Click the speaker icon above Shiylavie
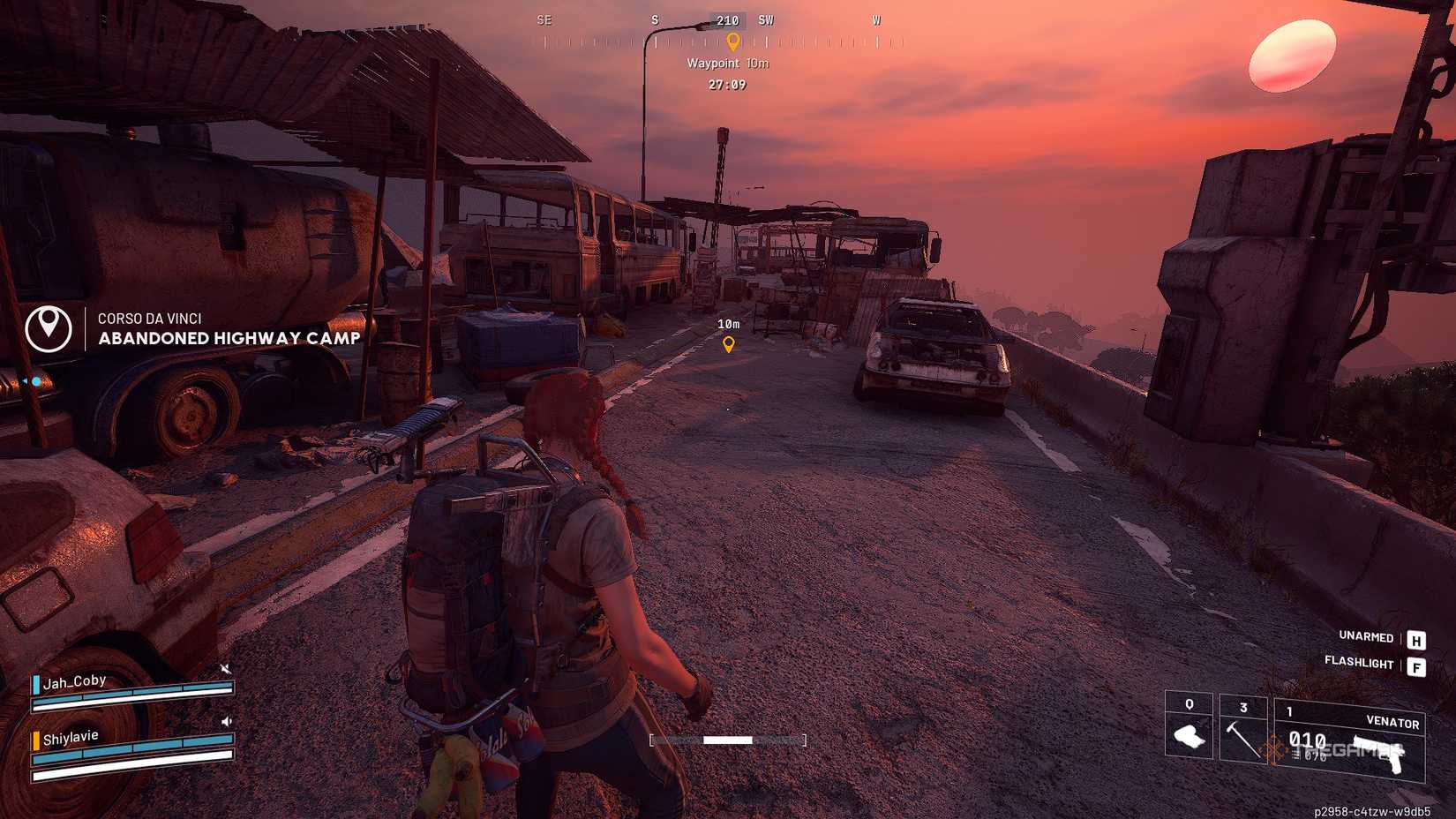This screenshot has width=1456, height=819. click(x=225, y=722)
